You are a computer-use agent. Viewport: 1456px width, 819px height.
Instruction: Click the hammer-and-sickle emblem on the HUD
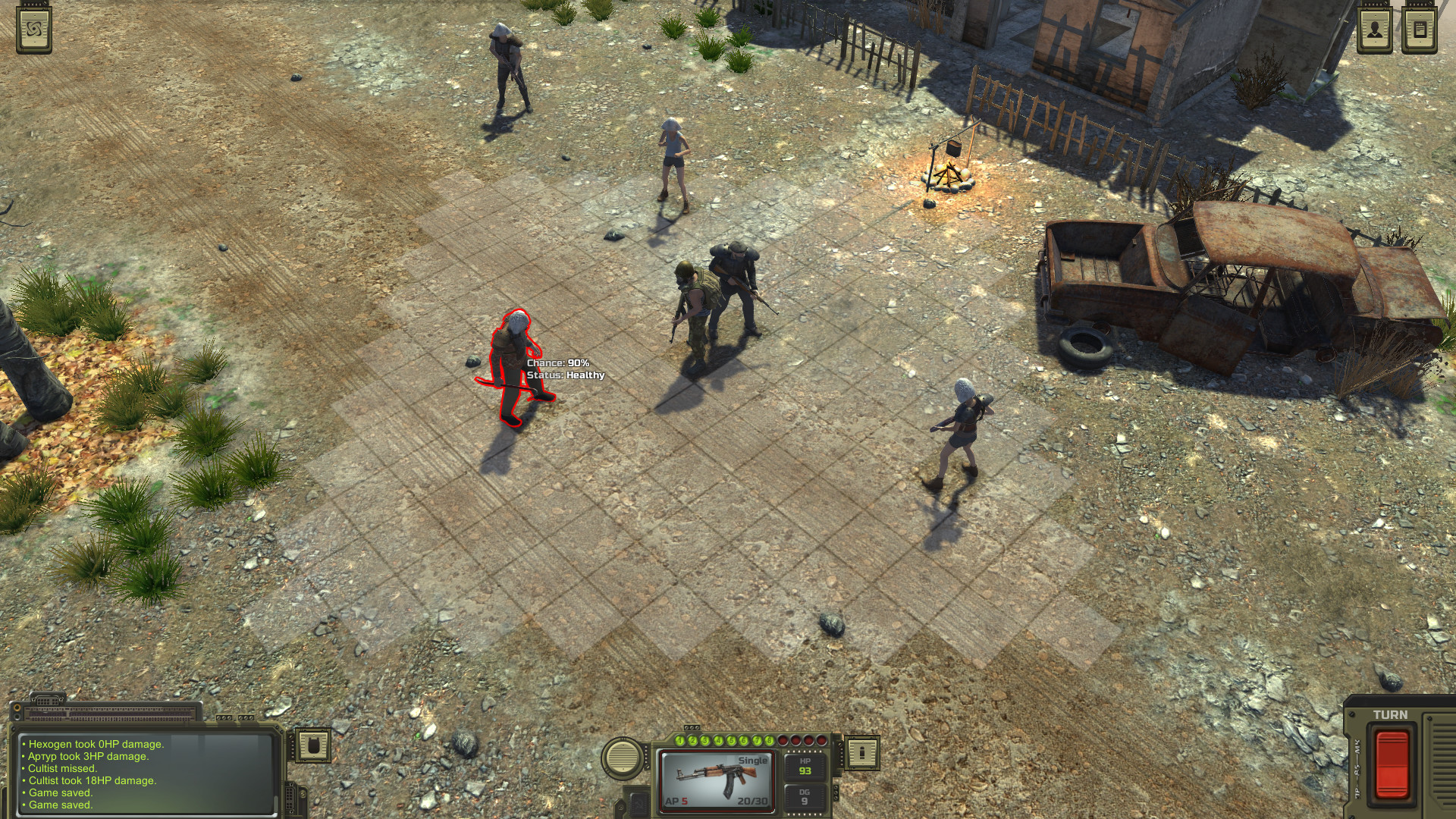click(x=639, y=802)
